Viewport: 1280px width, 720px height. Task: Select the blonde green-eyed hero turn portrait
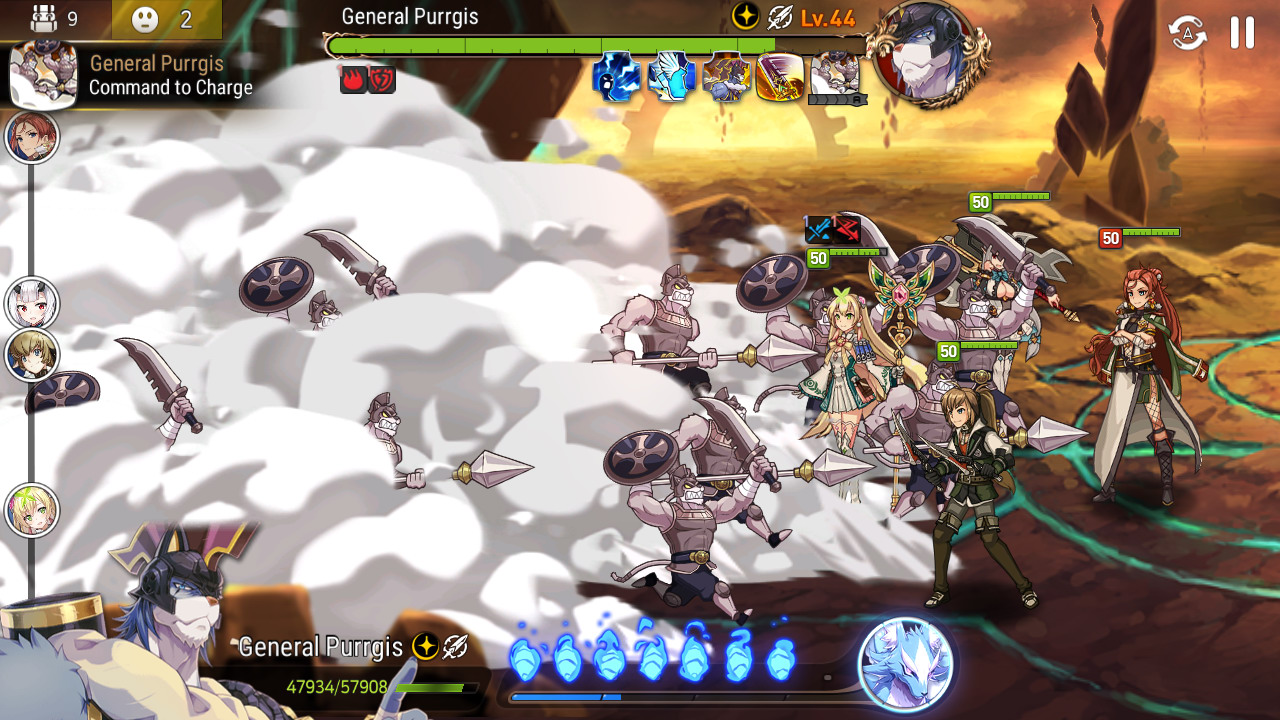pyautogui.click(x=32, y=511)
